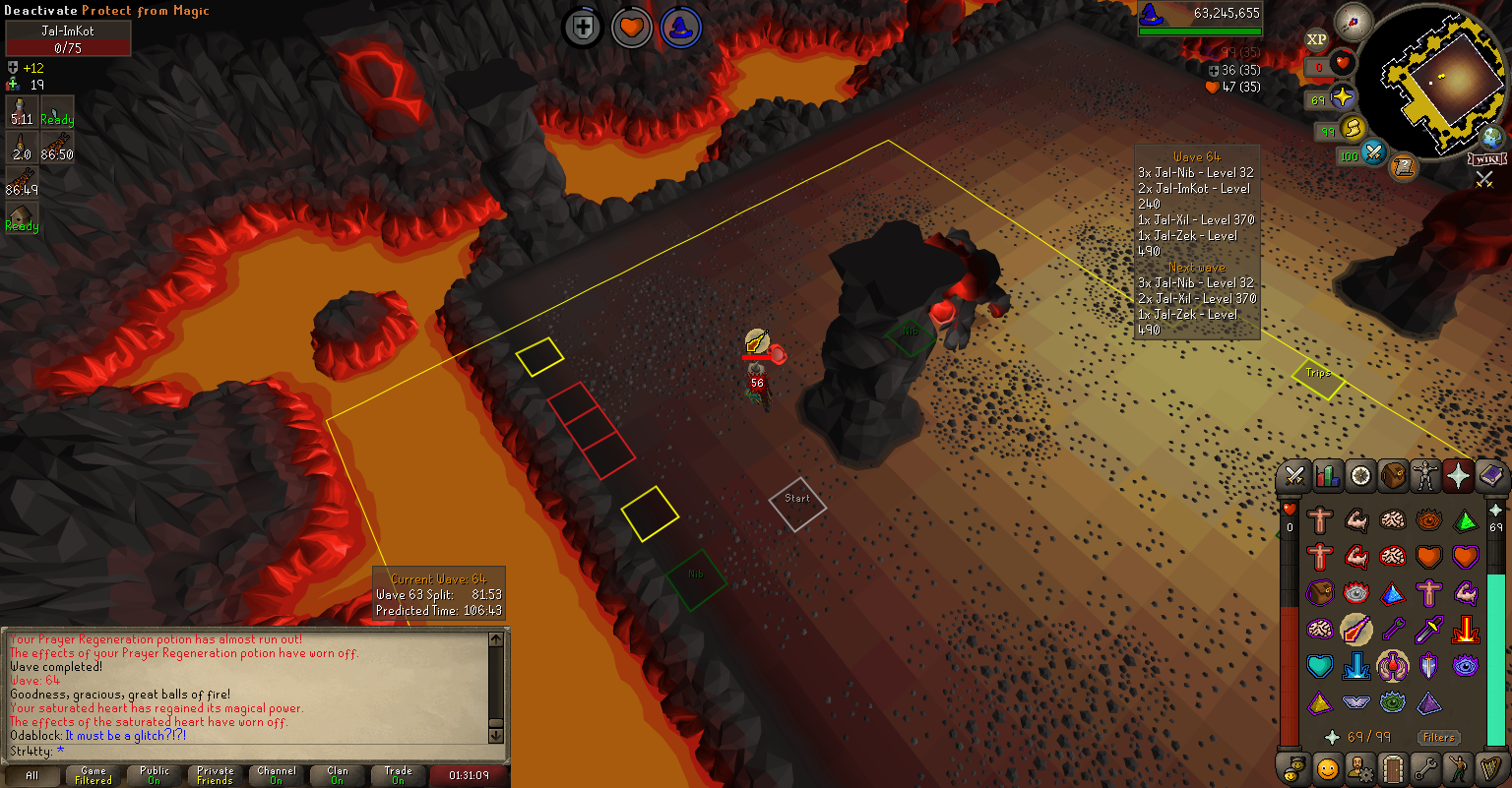
Task: Switch to the Skills bar-chart tab
Action: coord(1327,476)
